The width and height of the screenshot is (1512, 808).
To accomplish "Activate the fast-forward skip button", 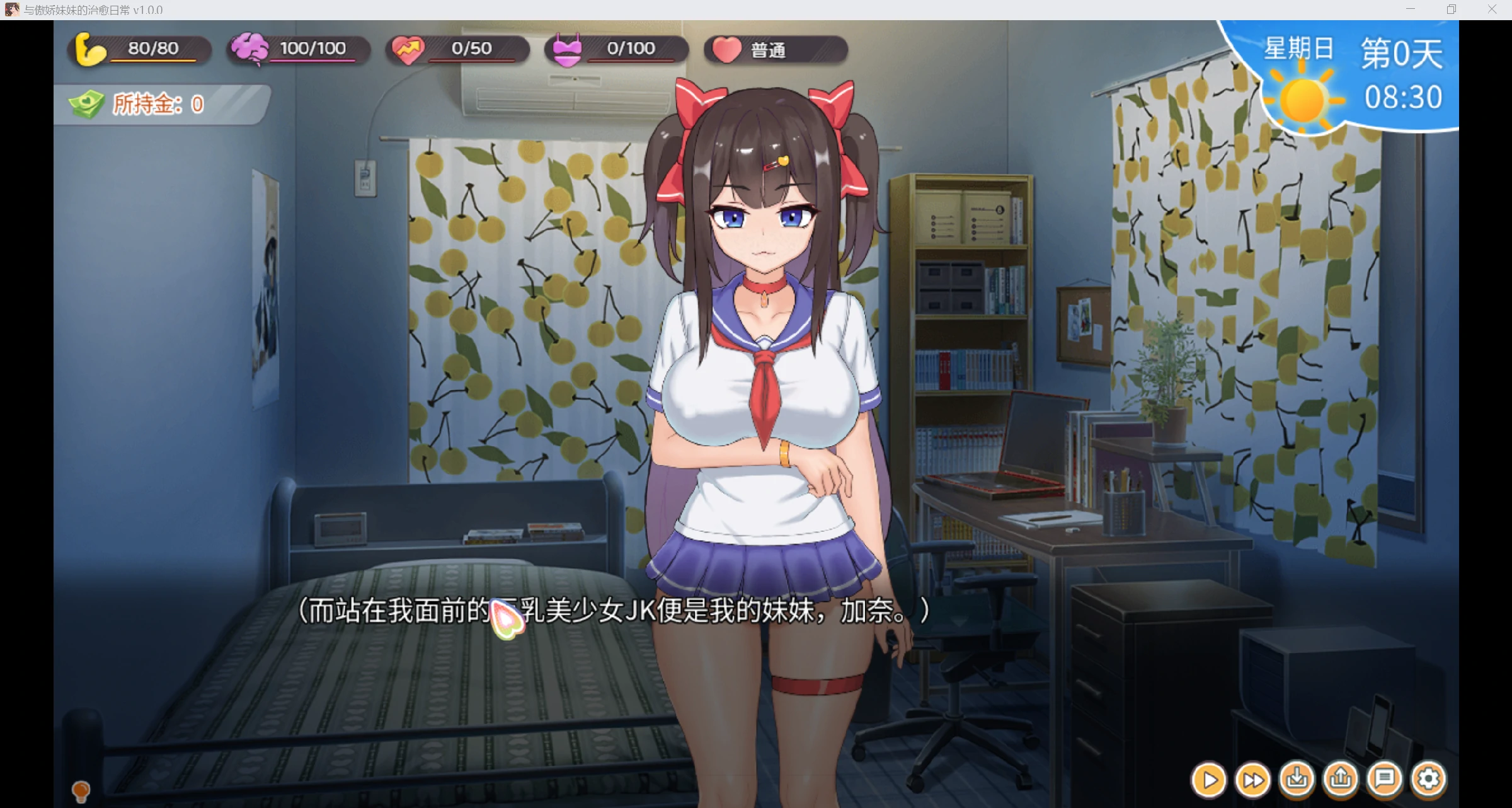I will pos(1252,780).
